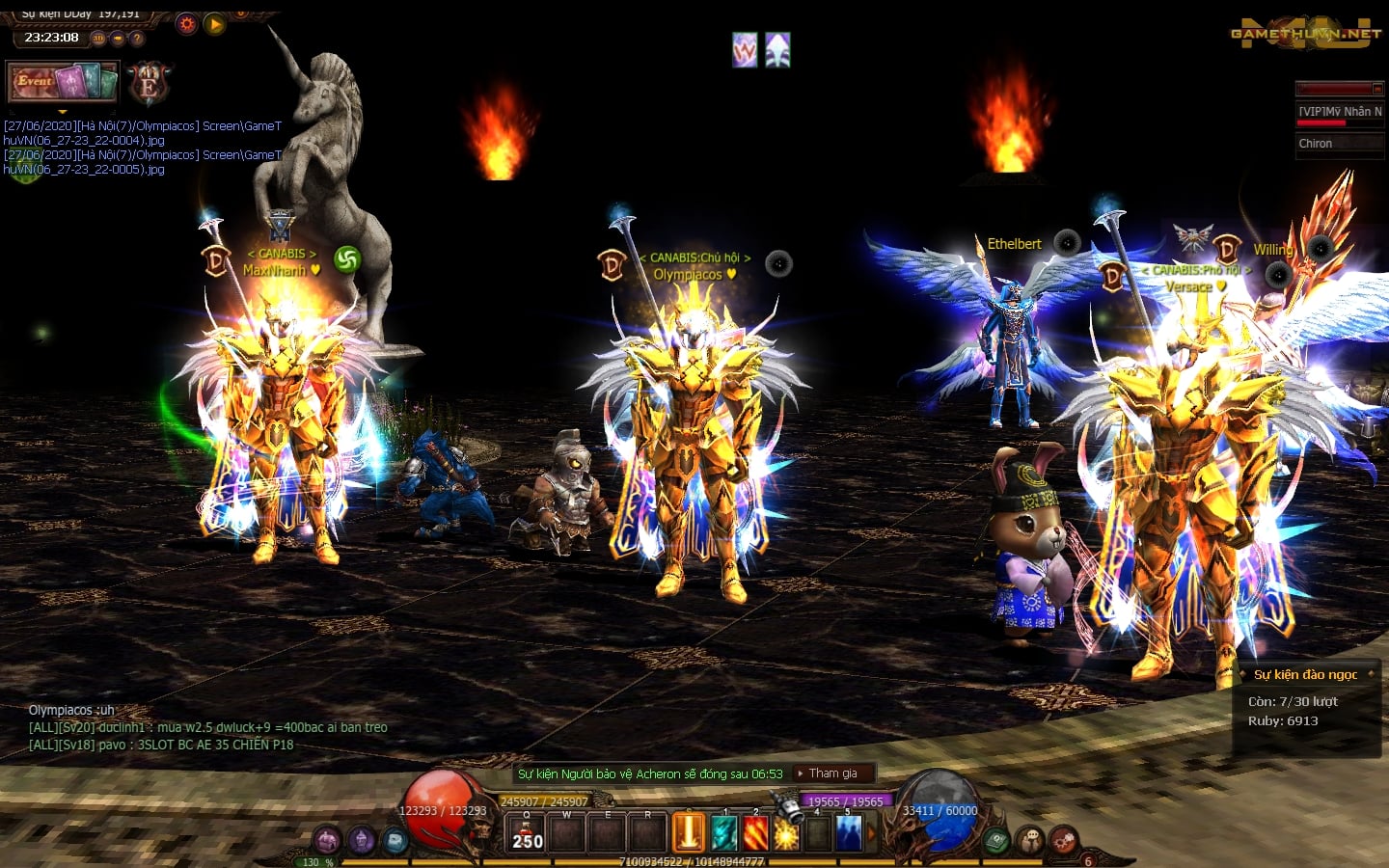Activate the red flame slash skill
This screenshot has height=868, width=1389.
(x=755, y=833)
